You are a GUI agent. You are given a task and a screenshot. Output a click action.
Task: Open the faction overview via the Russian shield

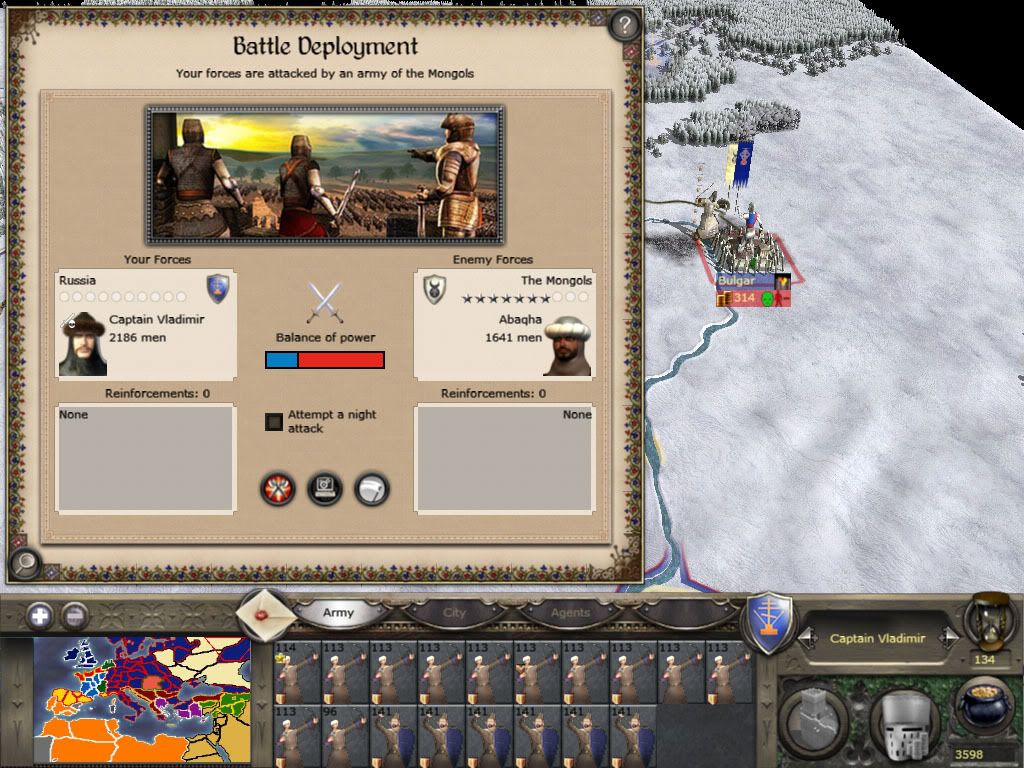(770, 624)
